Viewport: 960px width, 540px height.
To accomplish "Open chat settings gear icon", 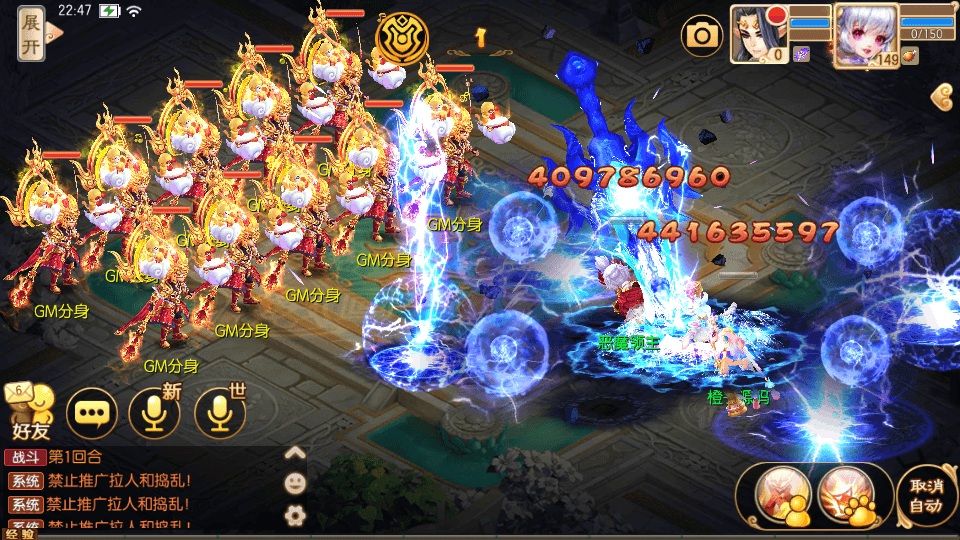I will (295, 515).
